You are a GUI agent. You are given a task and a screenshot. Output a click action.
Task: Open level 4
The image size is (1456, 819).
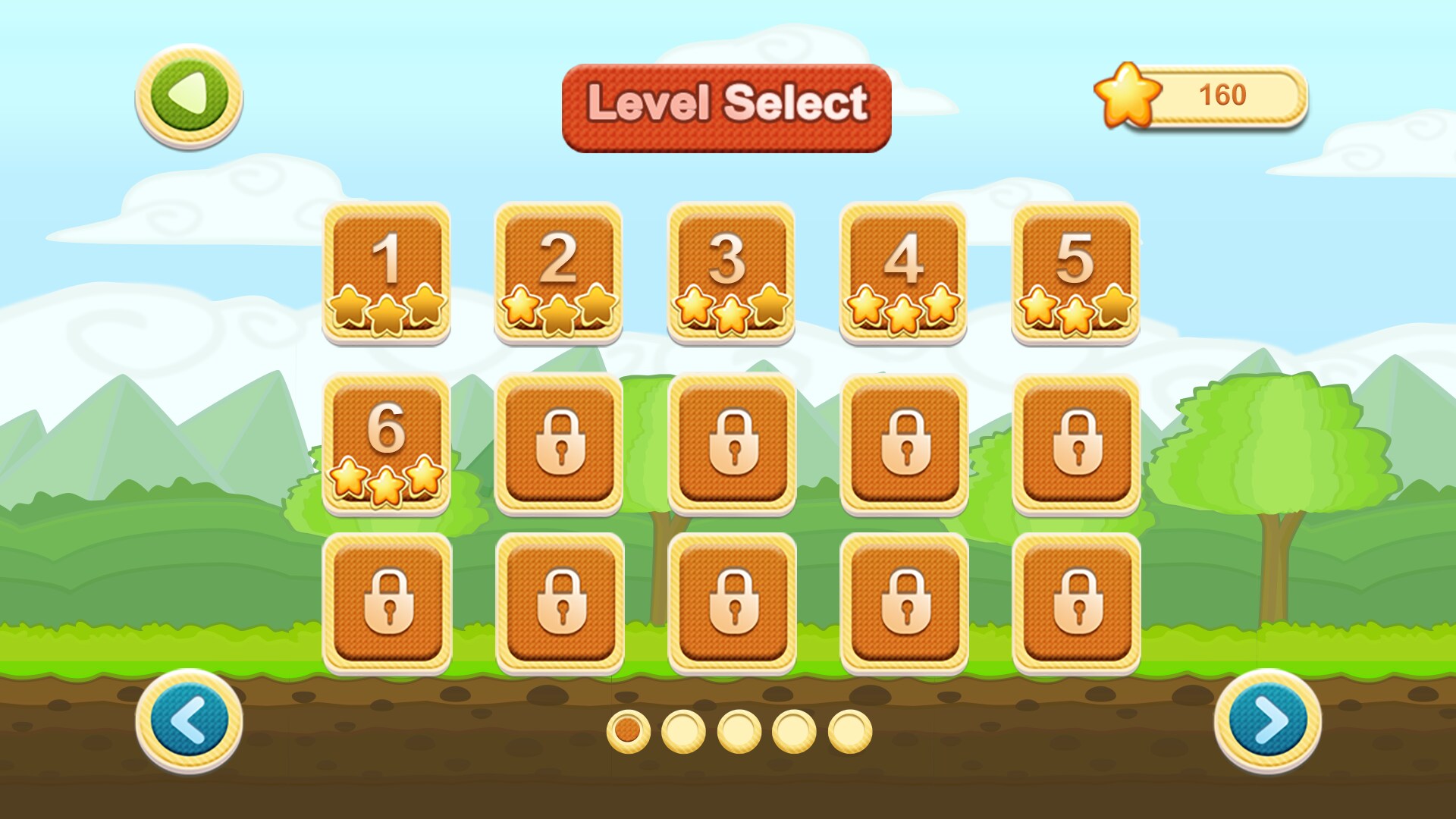pyautogui.click(x=901, y=273)
